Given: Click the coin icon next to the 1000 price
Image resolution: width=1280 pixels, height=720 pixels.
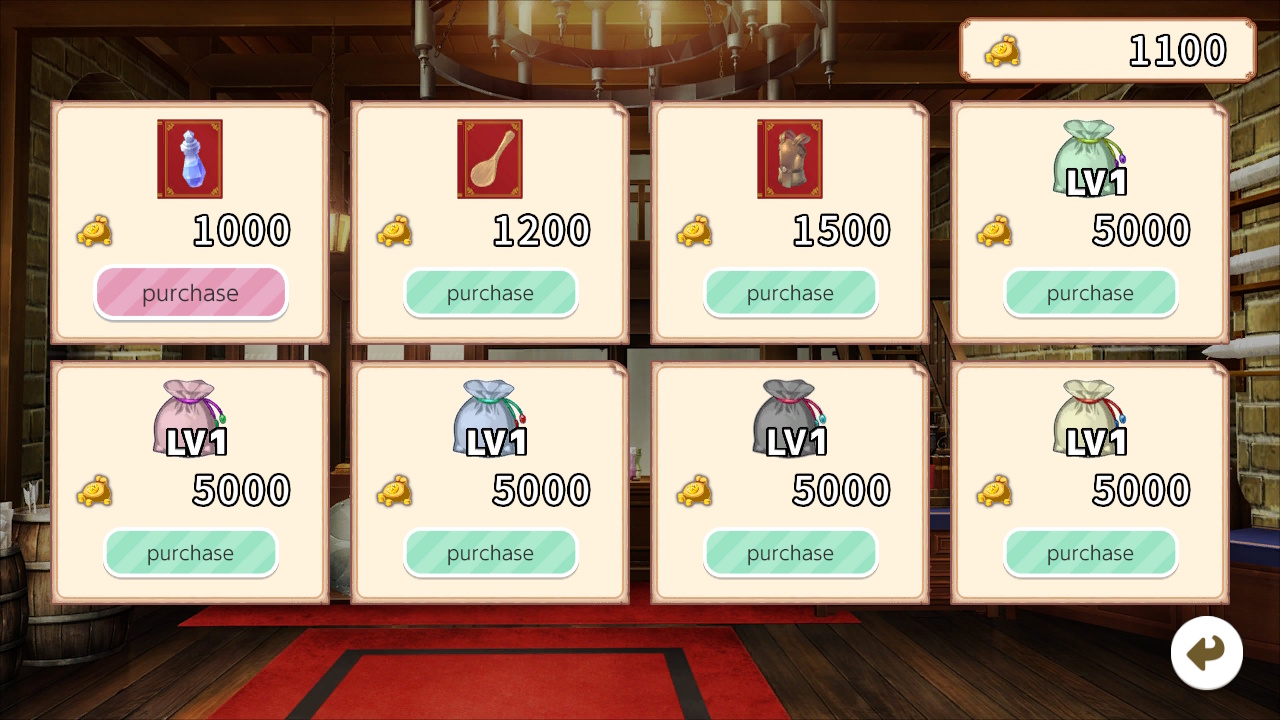Looking at the screenshot, I should [94, 231].
